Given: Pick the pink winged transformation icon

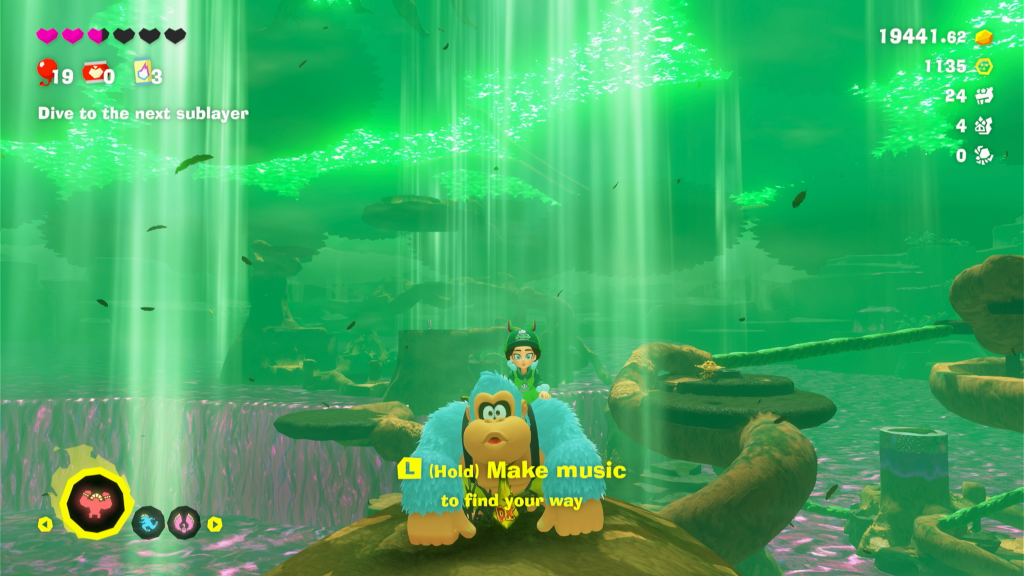Looking at the screenshot, I should 184,521.
